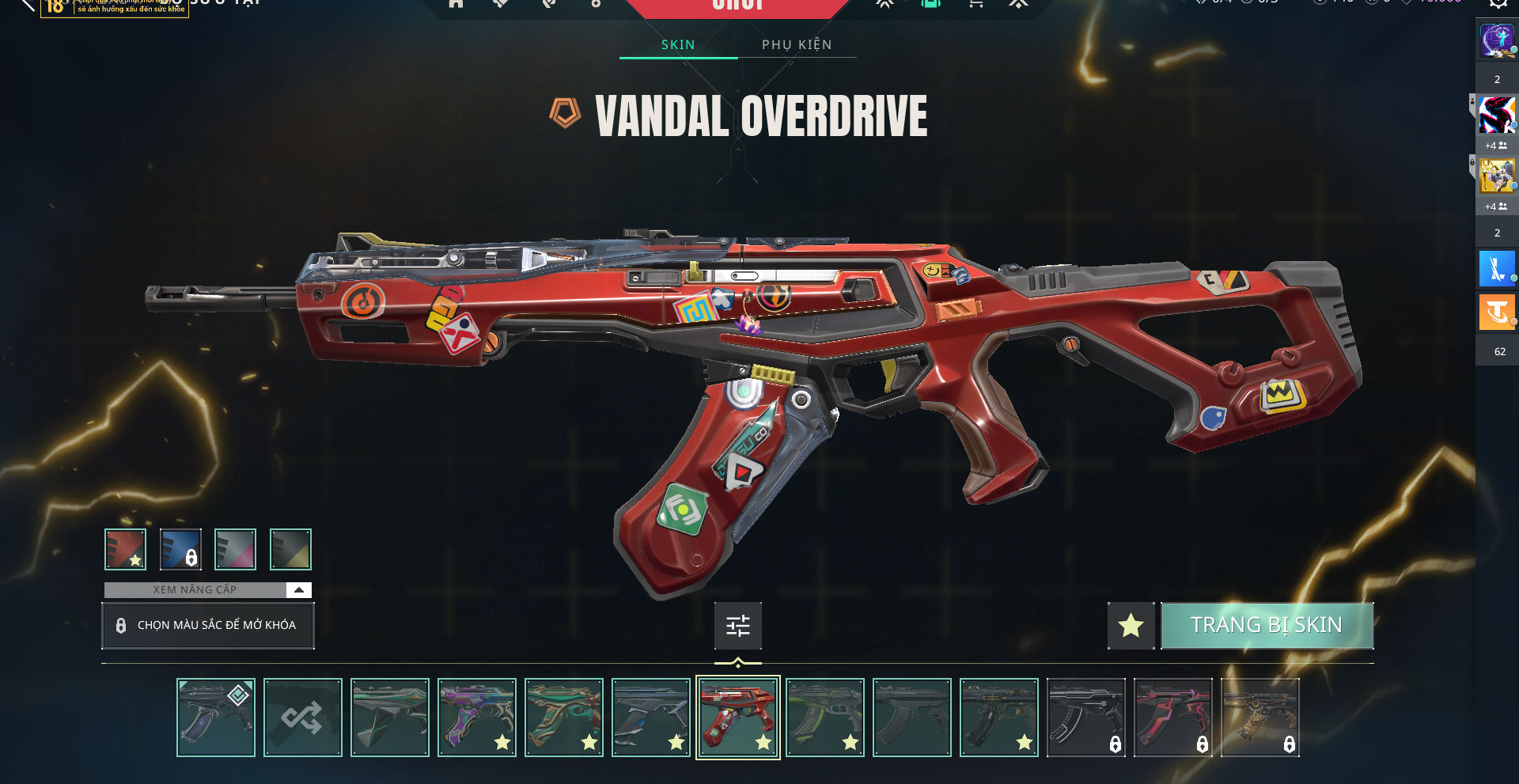Select the grey and pink color variant

point(235,549)
